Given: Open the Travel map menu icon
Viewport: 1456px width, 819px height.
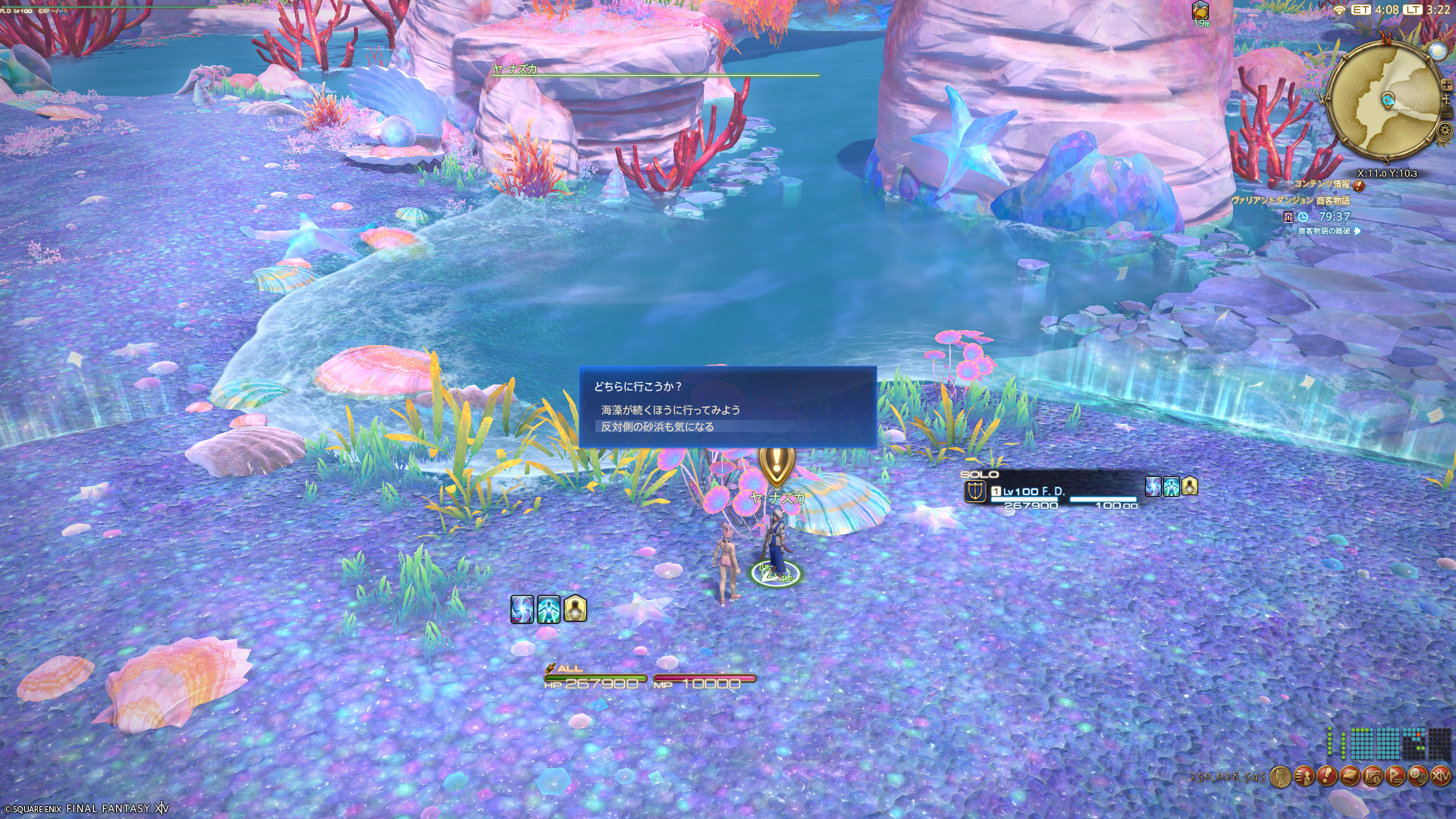Looking at the screenshot, I should point(1372,777).
